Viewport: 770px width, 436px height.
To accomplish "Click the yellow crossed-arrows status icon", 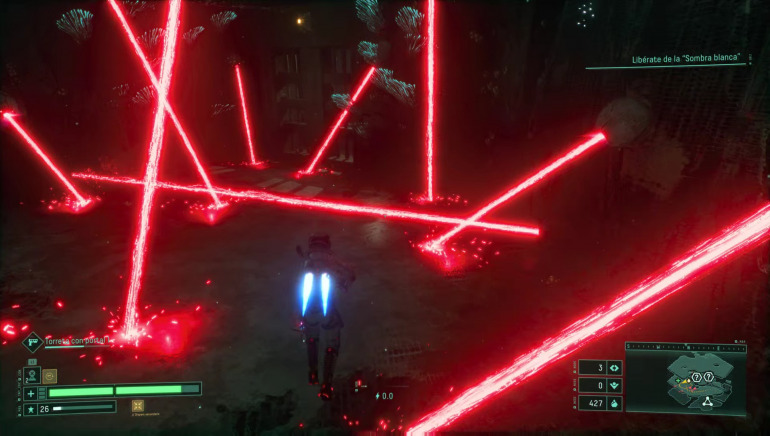I will pyautogui.click(x=139, y=406).
